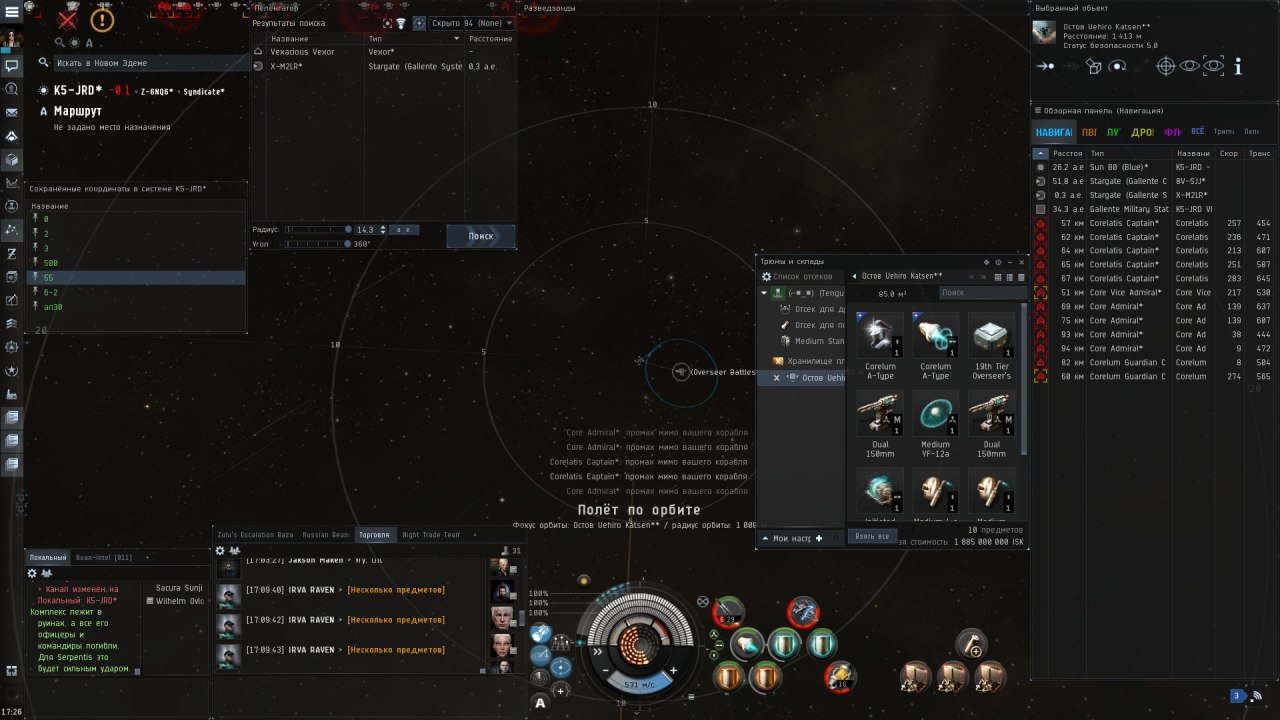Start the probe scan with "Поиск" button

481,236
